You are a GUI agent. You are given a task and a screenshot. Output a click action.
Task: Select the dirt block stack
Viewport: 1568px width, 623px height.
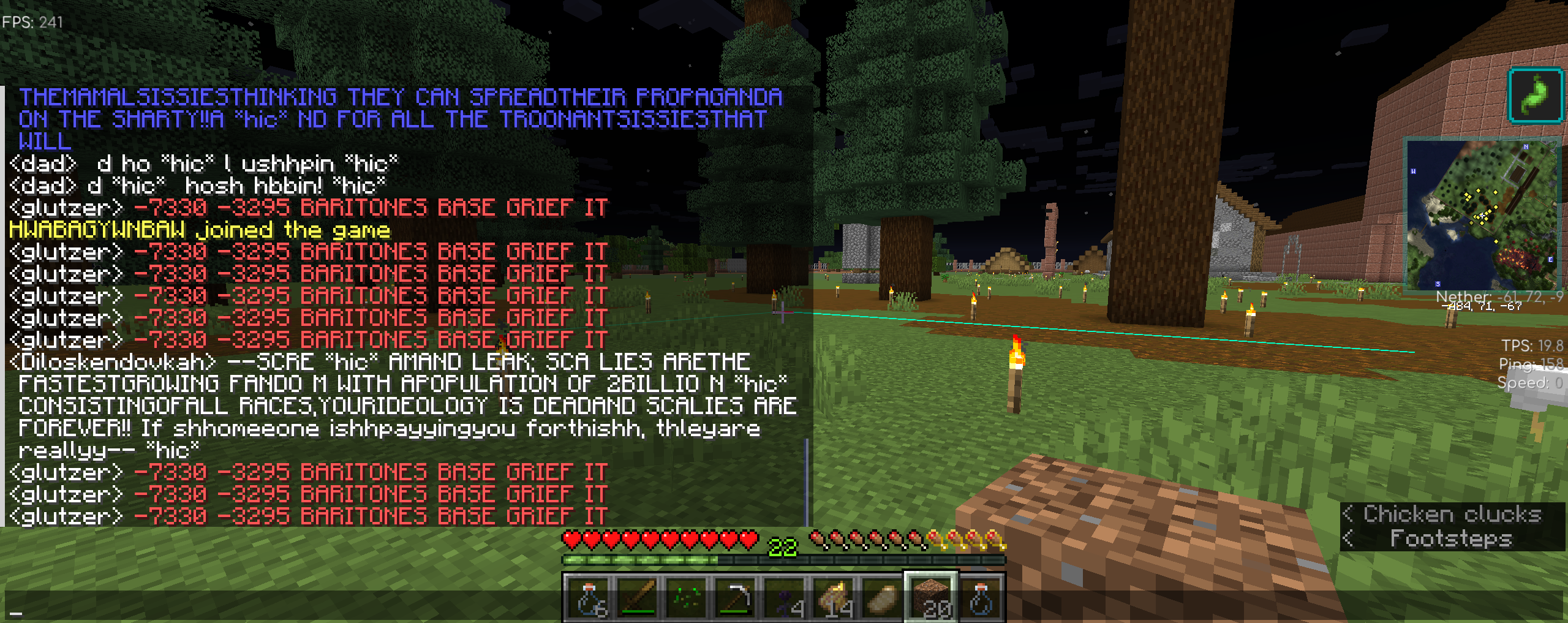[931, 597]
